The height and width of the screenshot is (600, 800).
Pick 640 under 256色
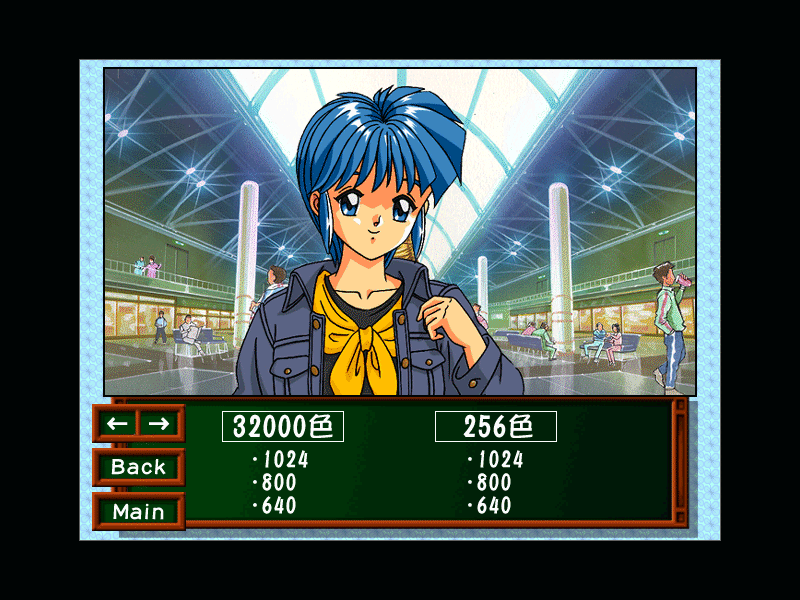point(490,506)
